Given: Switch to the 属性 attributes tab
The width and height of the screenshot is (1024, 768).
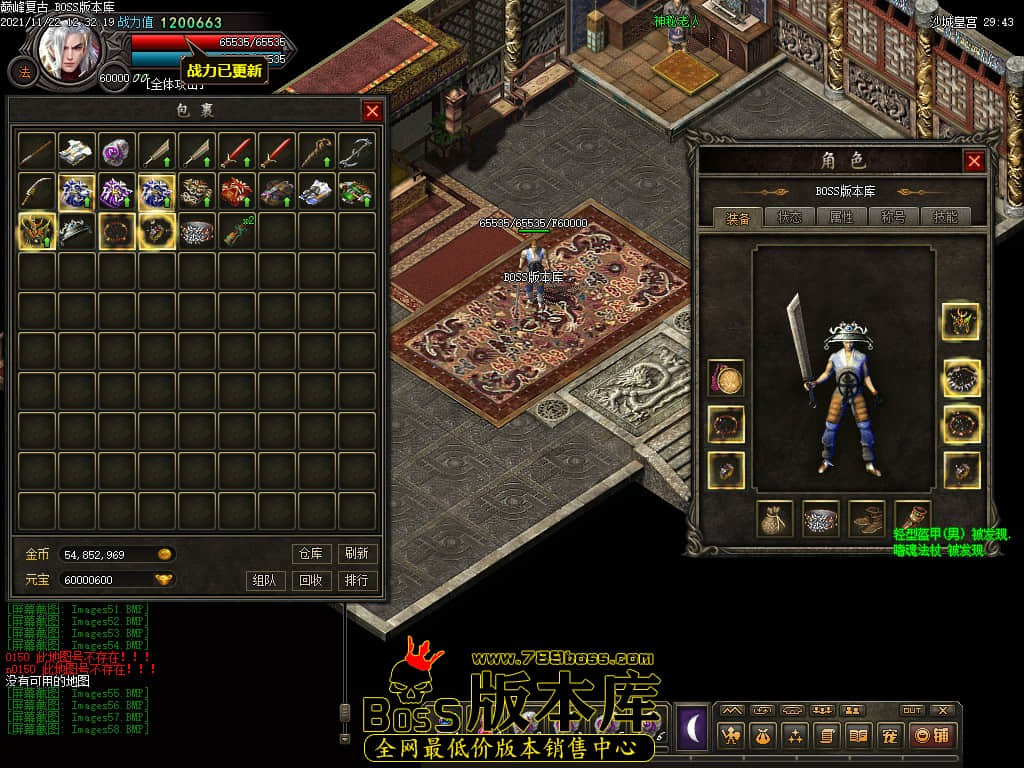Looking at the screenshot, I should pyautogui.click(x=841, y=217).
